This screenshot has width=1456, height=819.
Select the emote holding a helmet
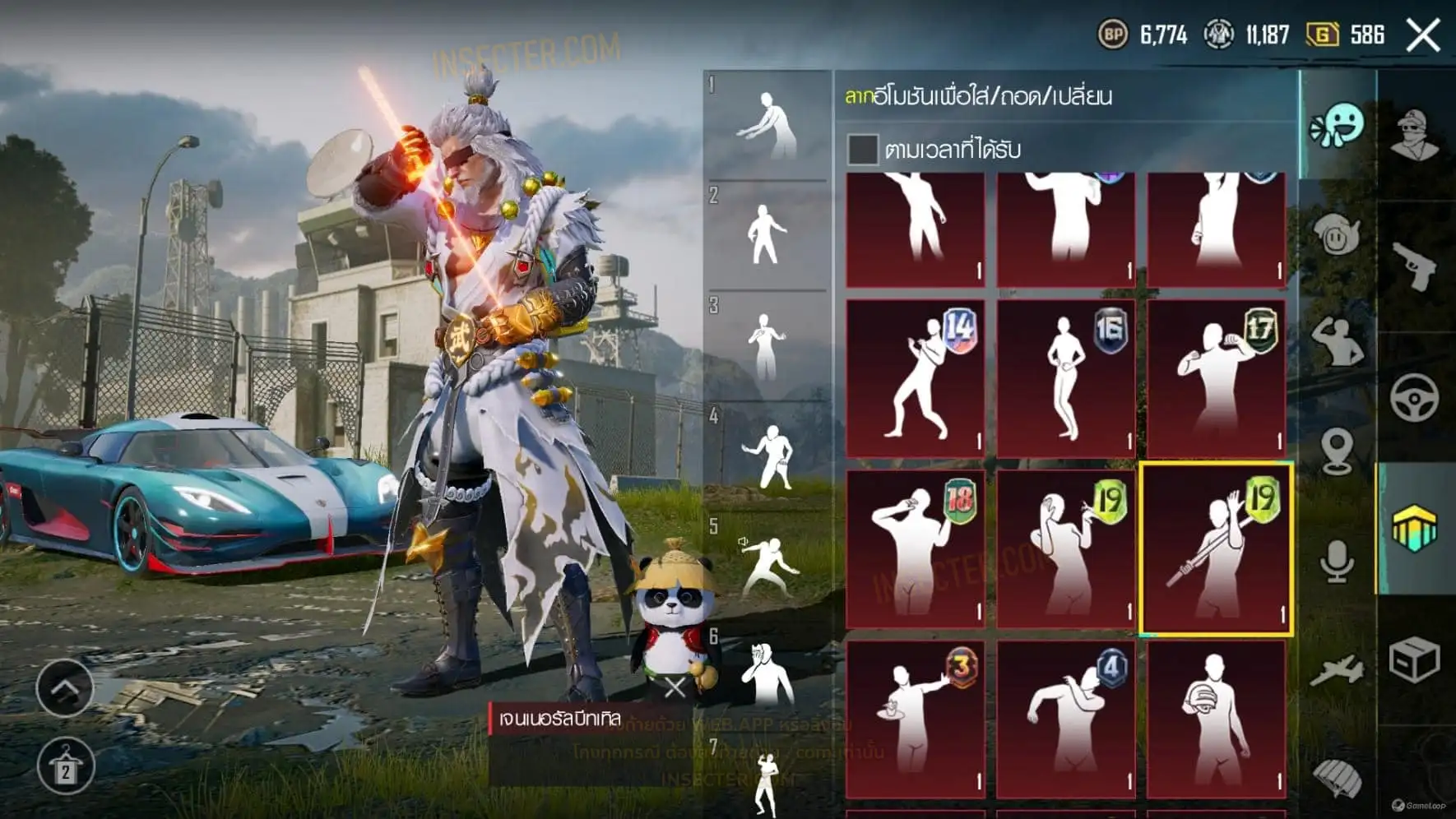1216,720
